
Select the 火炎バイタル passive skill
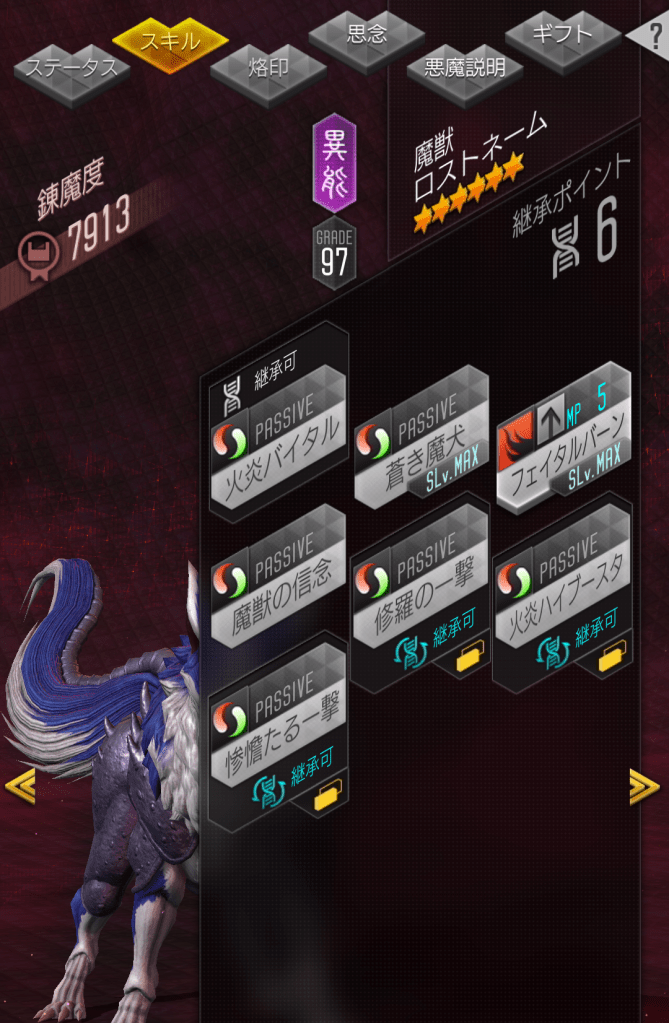point(276,441)
